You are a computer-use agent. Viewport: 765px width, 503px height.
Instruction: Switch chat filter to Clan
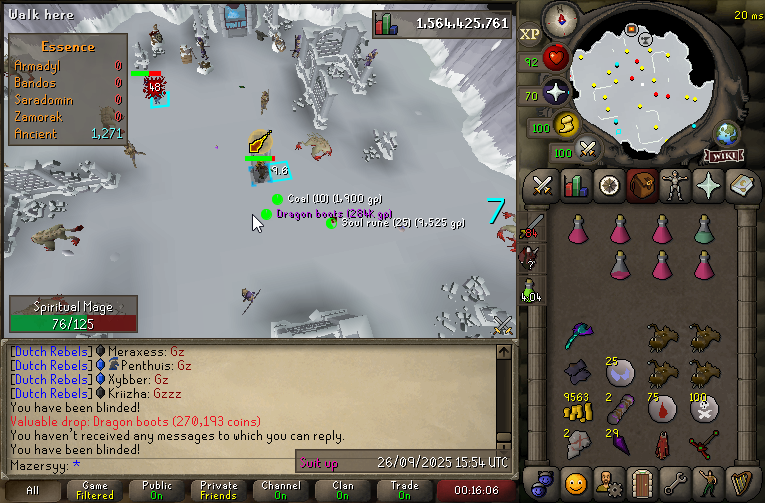coord(343,490)
